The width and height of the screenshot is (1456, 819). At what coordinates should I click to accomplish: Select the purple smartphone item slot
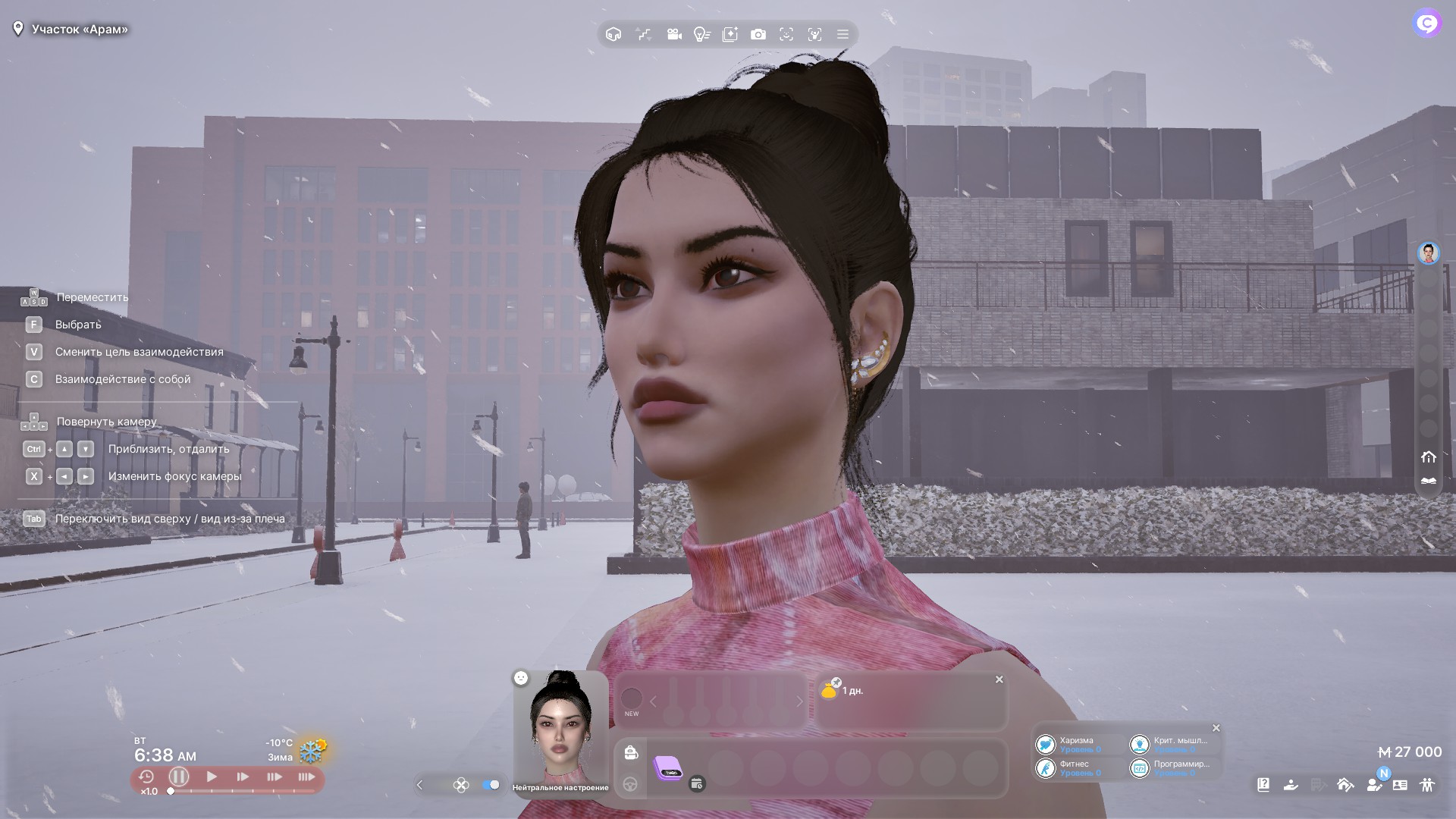click(668, 767)
